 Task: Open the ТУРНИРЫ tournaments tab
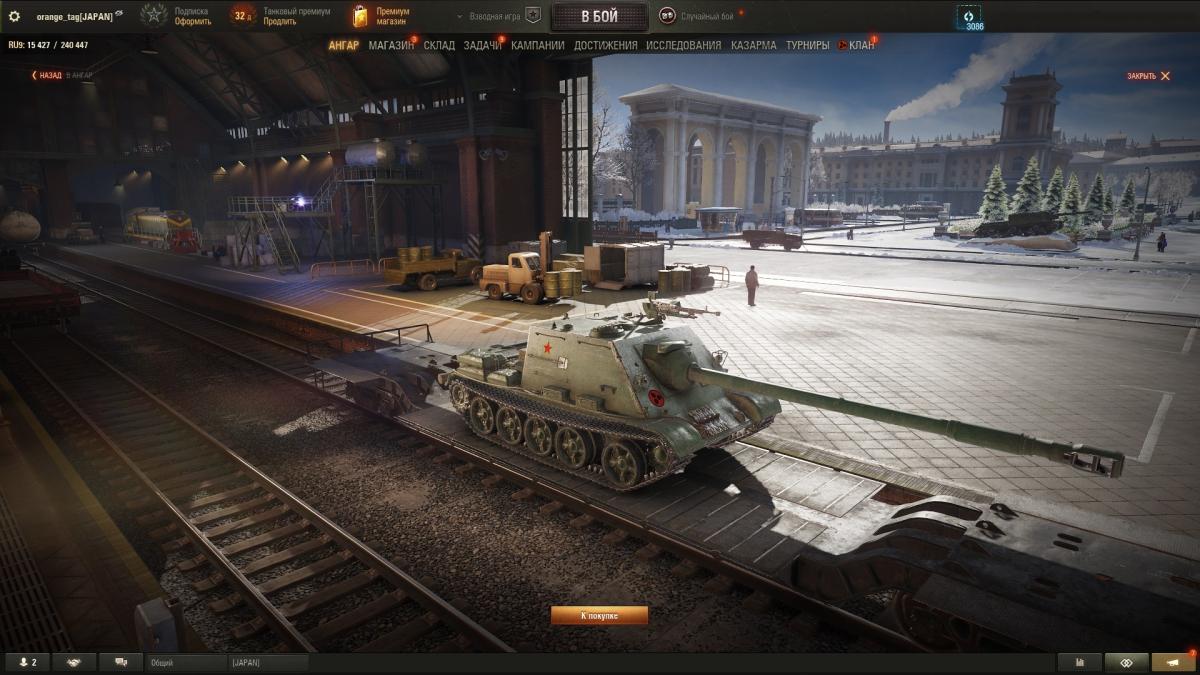807,45
